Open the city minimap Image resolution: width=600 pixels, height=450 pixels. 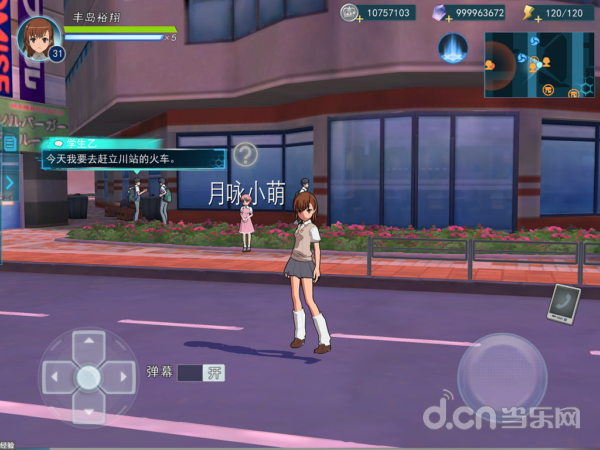[x=539, y=64]
